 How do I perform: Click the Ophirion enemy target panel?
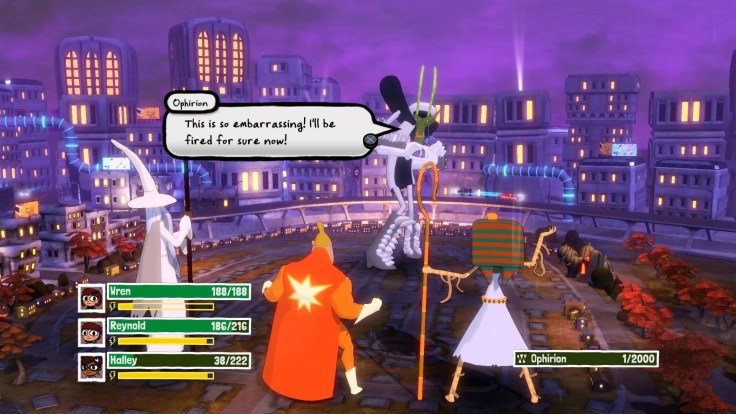point(586,357)
